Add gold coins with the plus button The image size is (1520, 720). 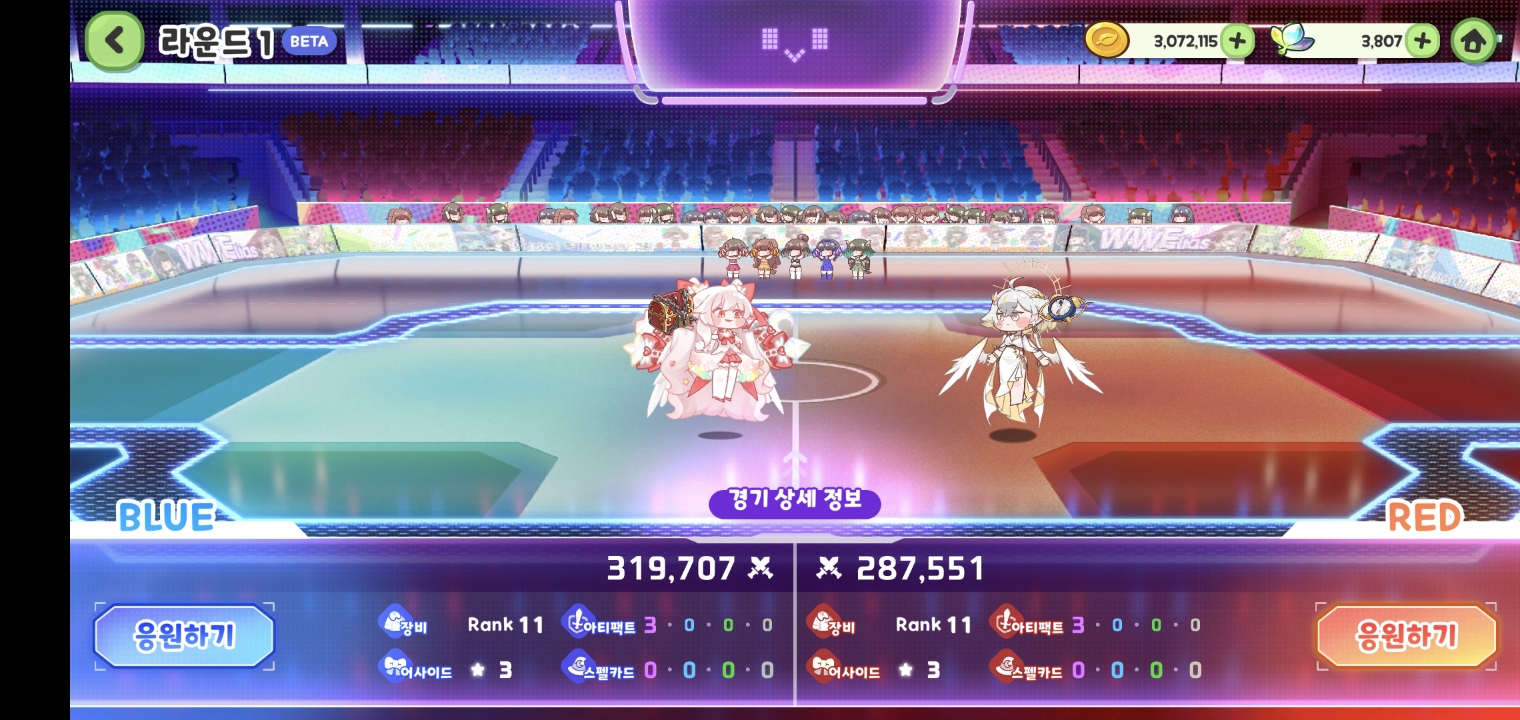(1237, 41)
